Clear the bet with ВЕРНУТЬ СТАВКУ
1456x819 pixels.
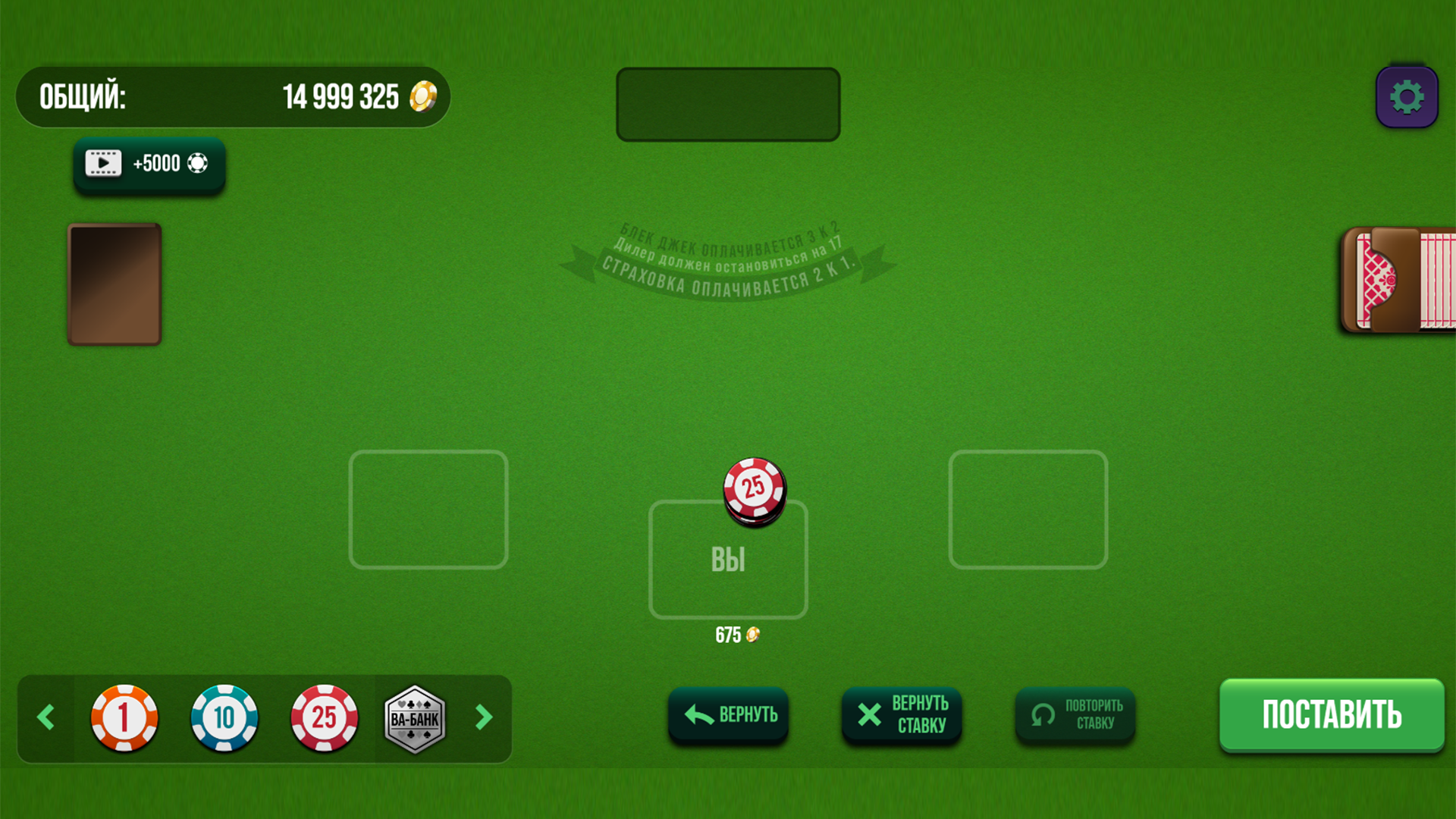(901, 714)
